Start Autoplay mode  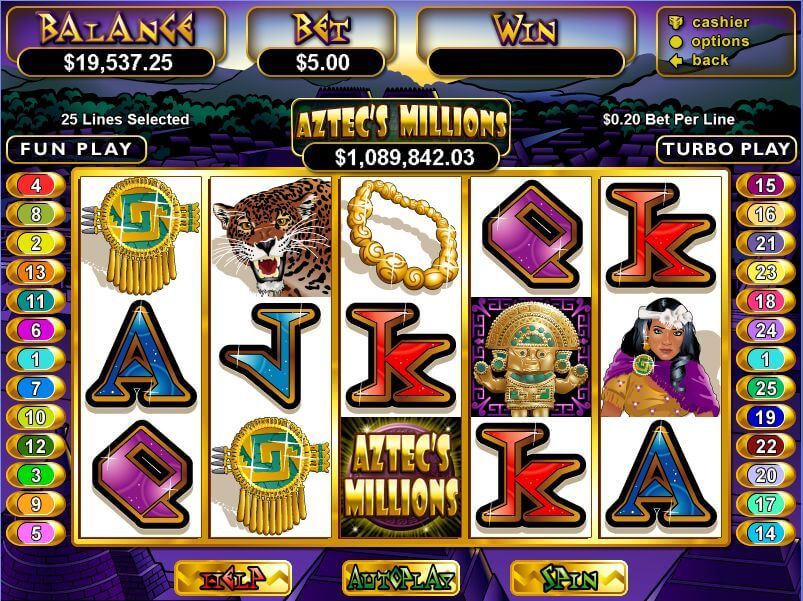click(x=401, y=578)
